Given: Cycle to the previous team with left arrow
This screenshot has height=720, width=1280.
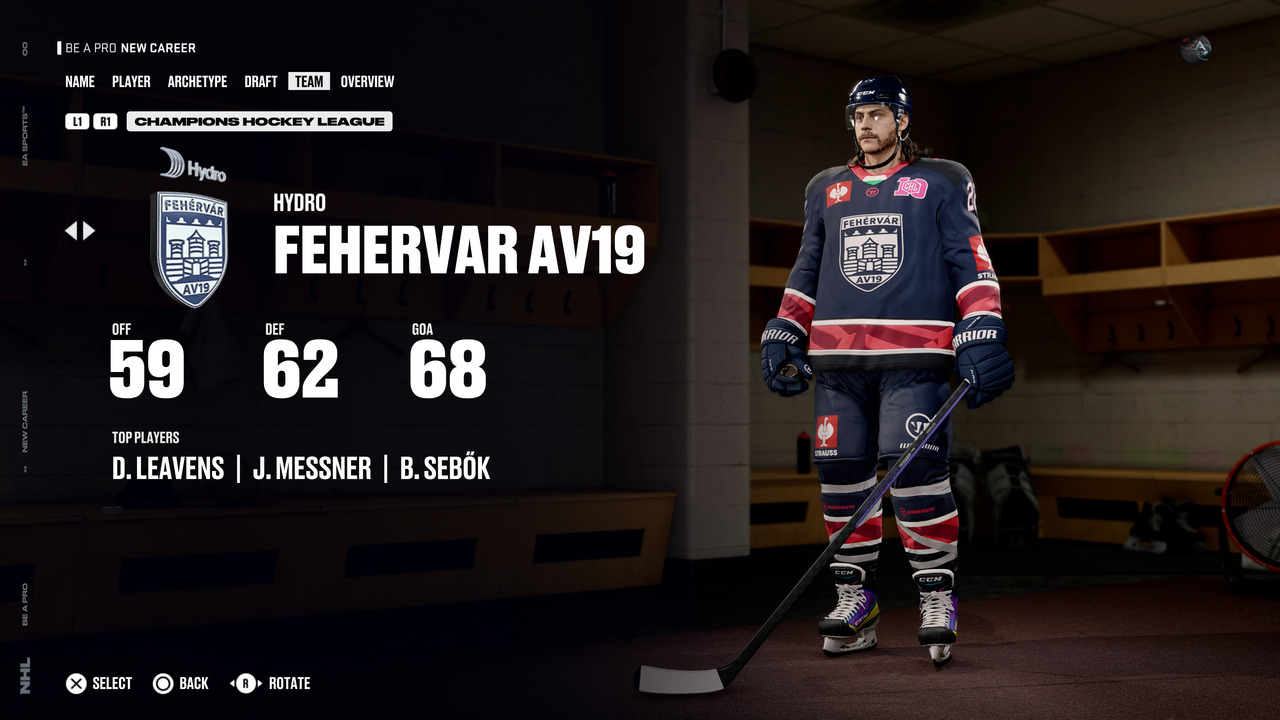Looking at the screenshot, I should point(71,231).
